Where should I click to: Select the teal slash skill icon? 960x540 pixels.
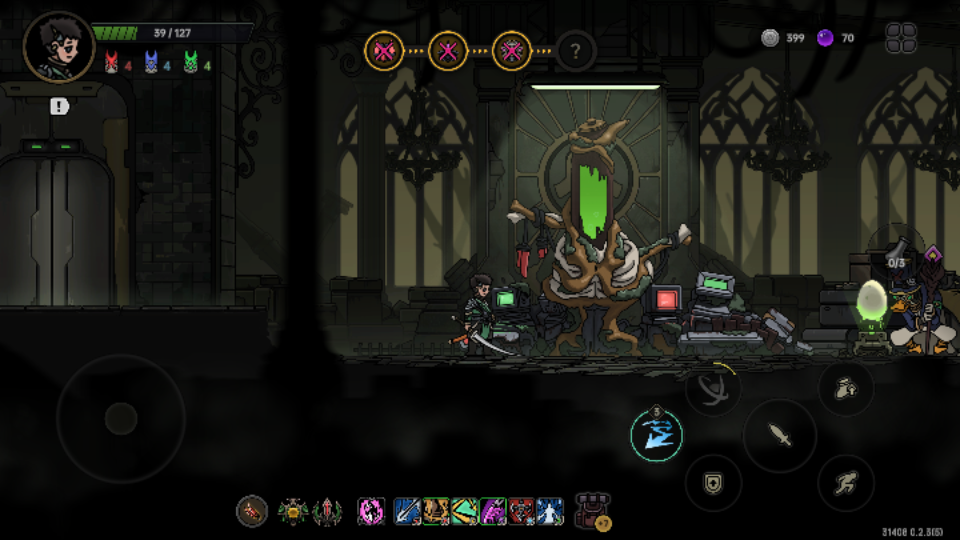click(x=464, y=512)
